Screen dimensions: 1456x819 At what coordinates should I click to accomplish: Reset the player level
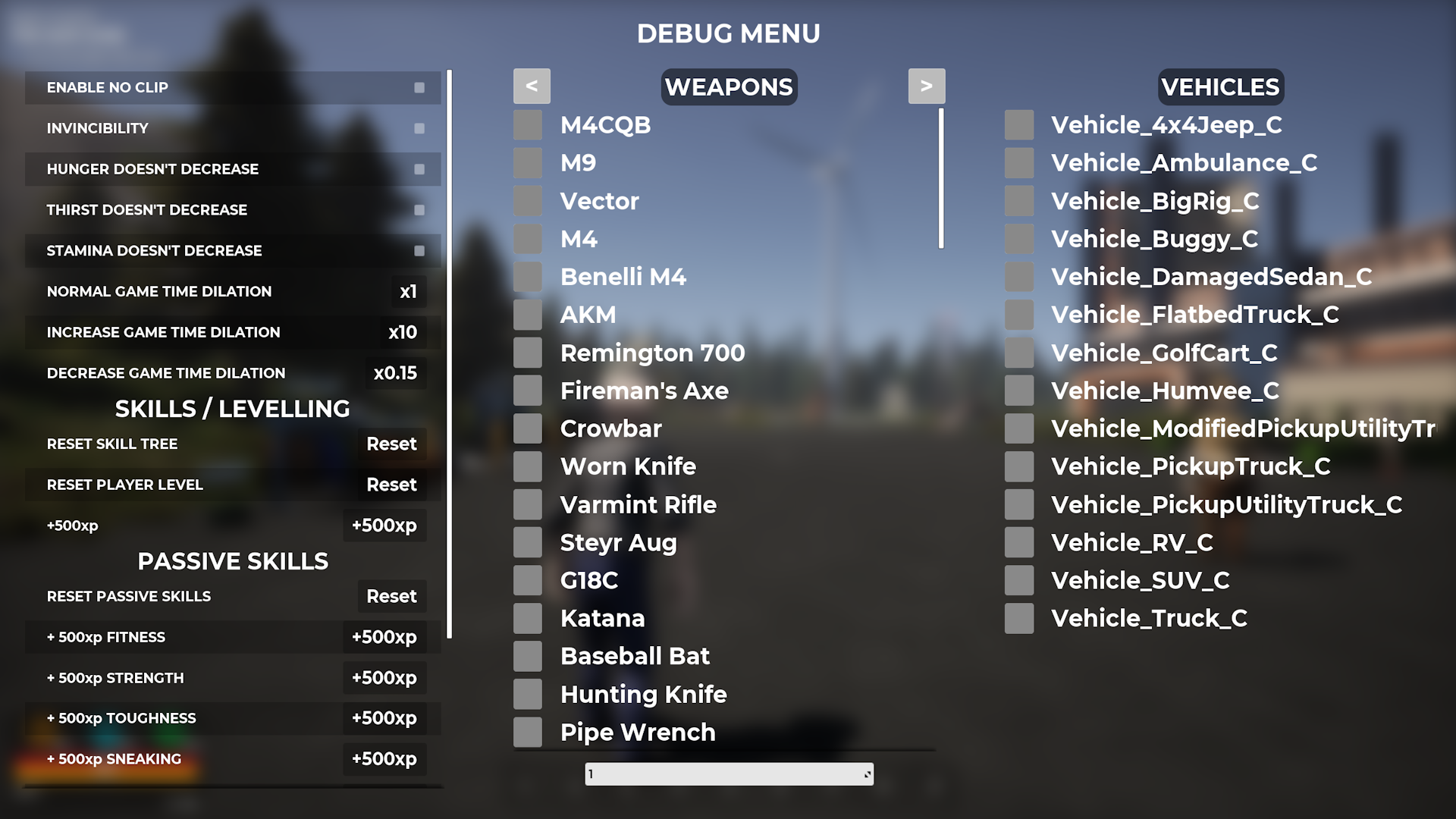[x=391, y=485]
